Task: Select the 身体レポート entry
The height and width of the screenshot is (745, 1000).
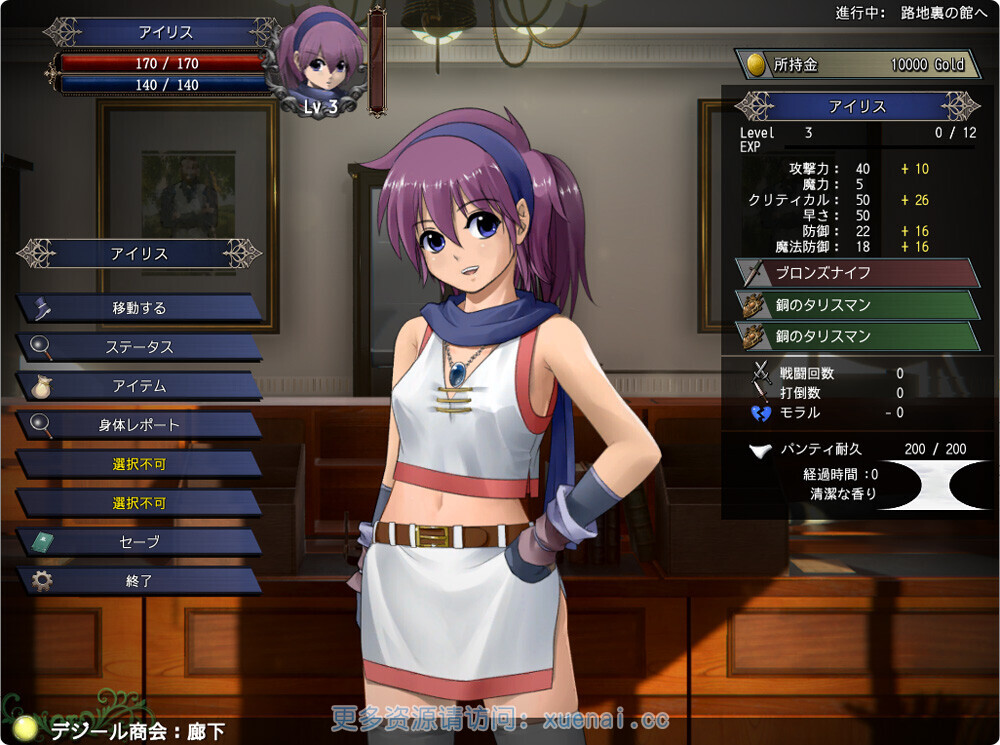Action: click(x=139, y=425)
